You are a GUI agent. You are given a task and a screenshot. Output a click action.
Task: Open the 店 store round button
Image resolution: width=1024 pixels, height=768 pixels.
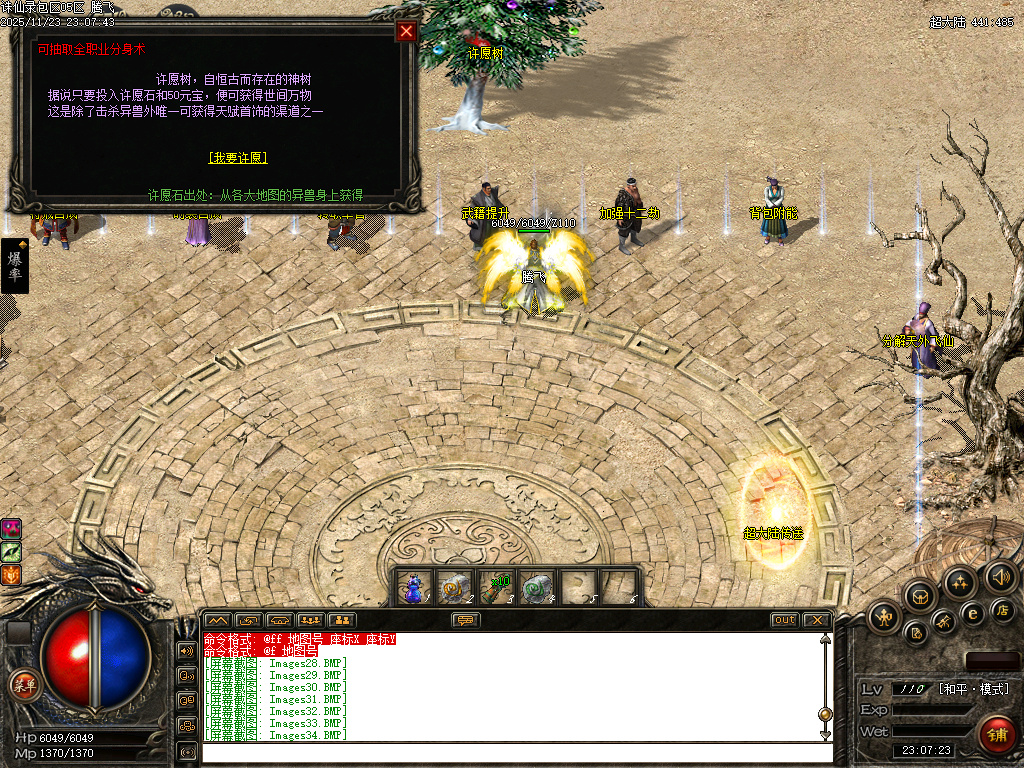(x=1003, y=609)
